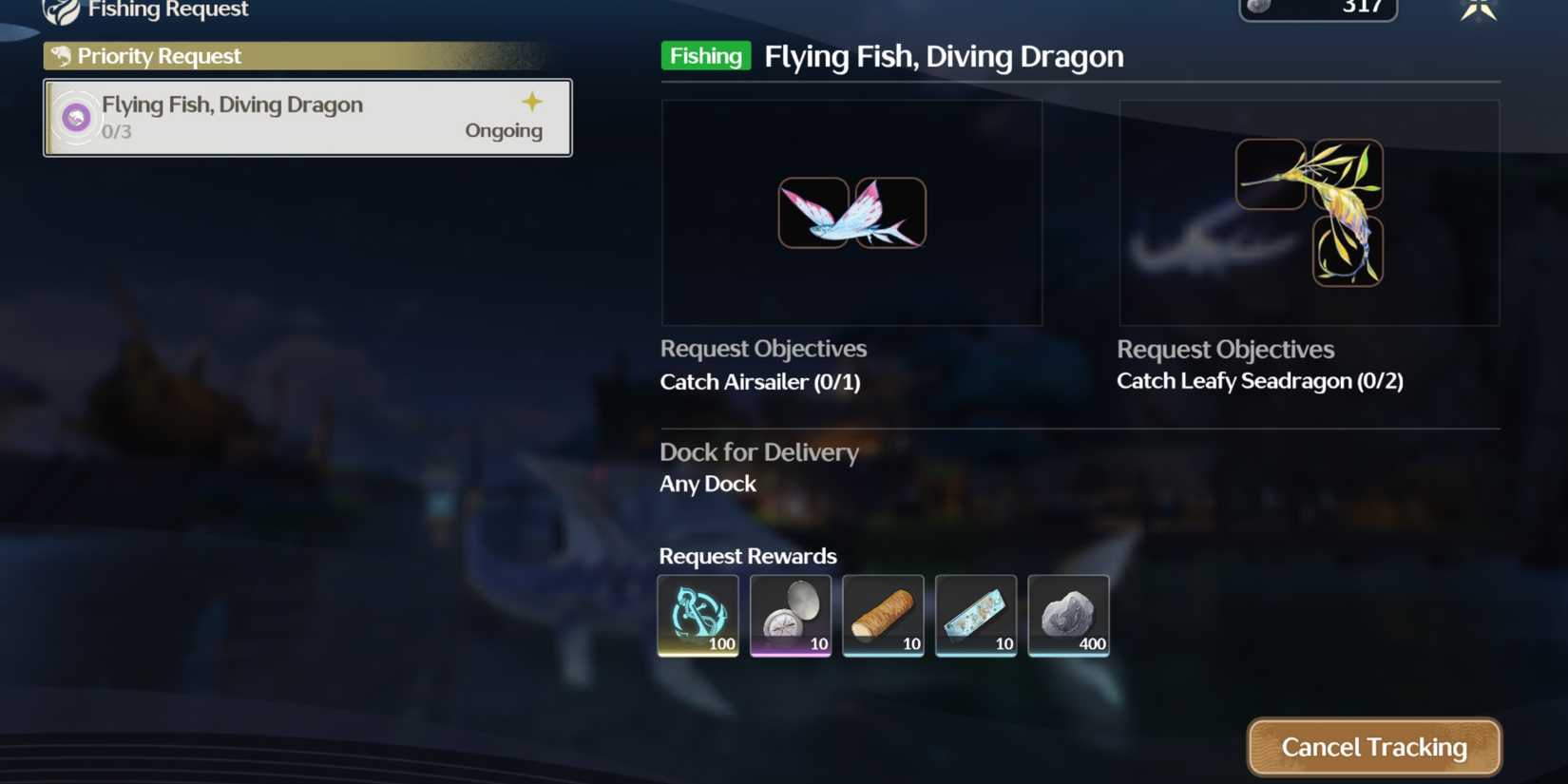The width and height of the screenshot is (1568, 784).
Task: Select the compass reward item worth 10
Action: point(791,615)
